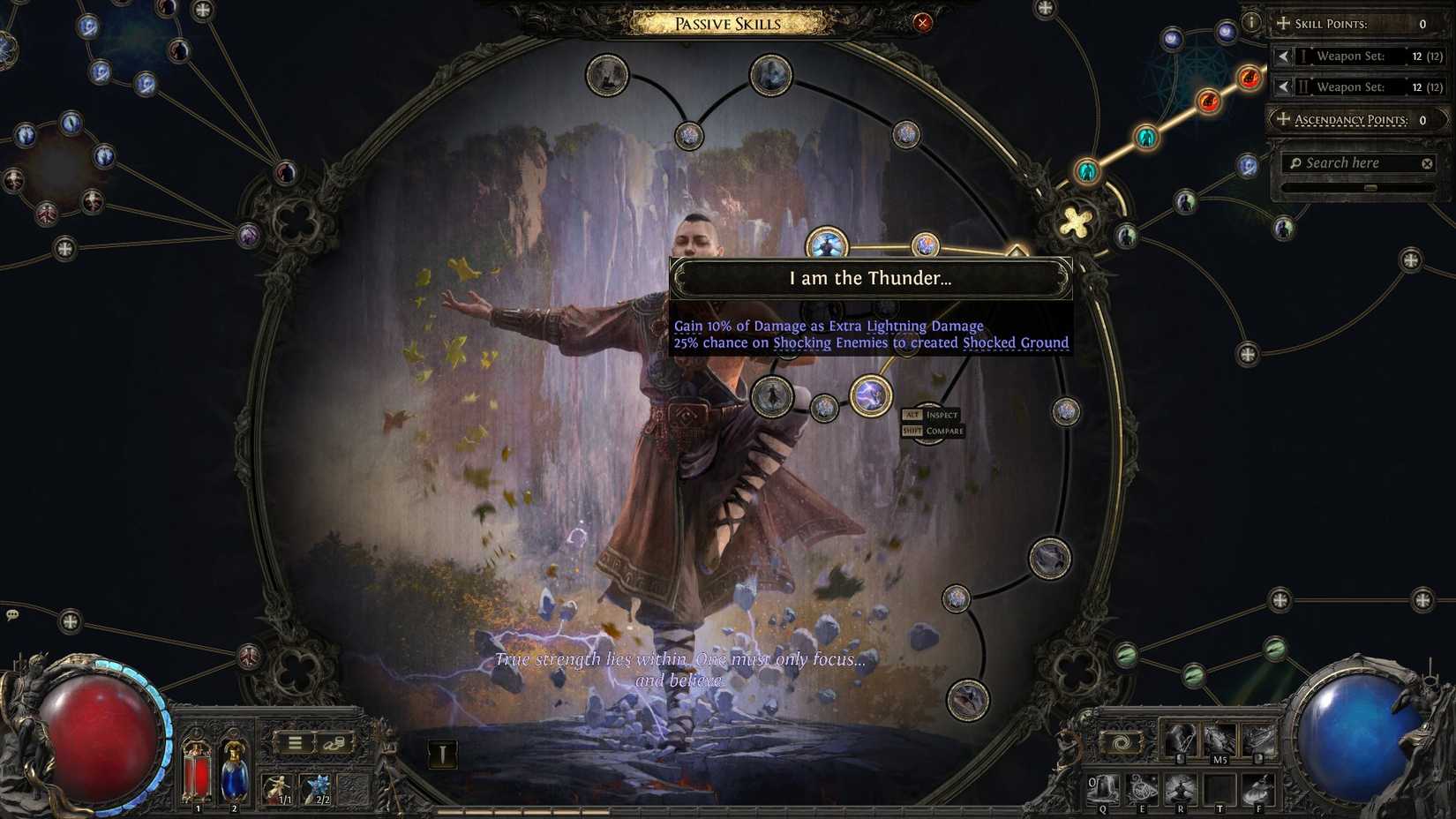Click the Passive Skills title banner

[727, 24]
